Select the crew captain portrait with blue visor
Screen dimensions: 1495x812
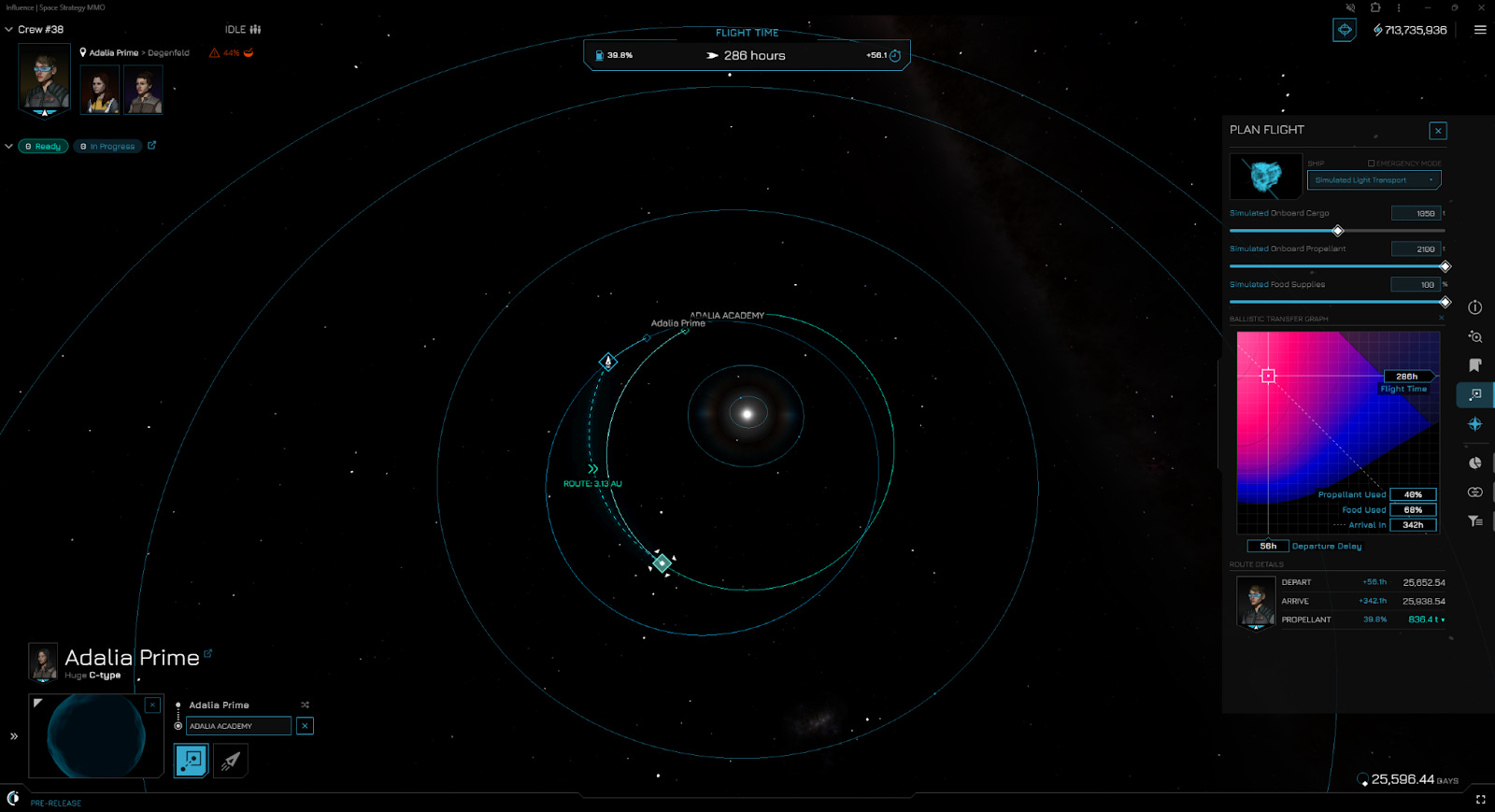click(x=44, y=80)
